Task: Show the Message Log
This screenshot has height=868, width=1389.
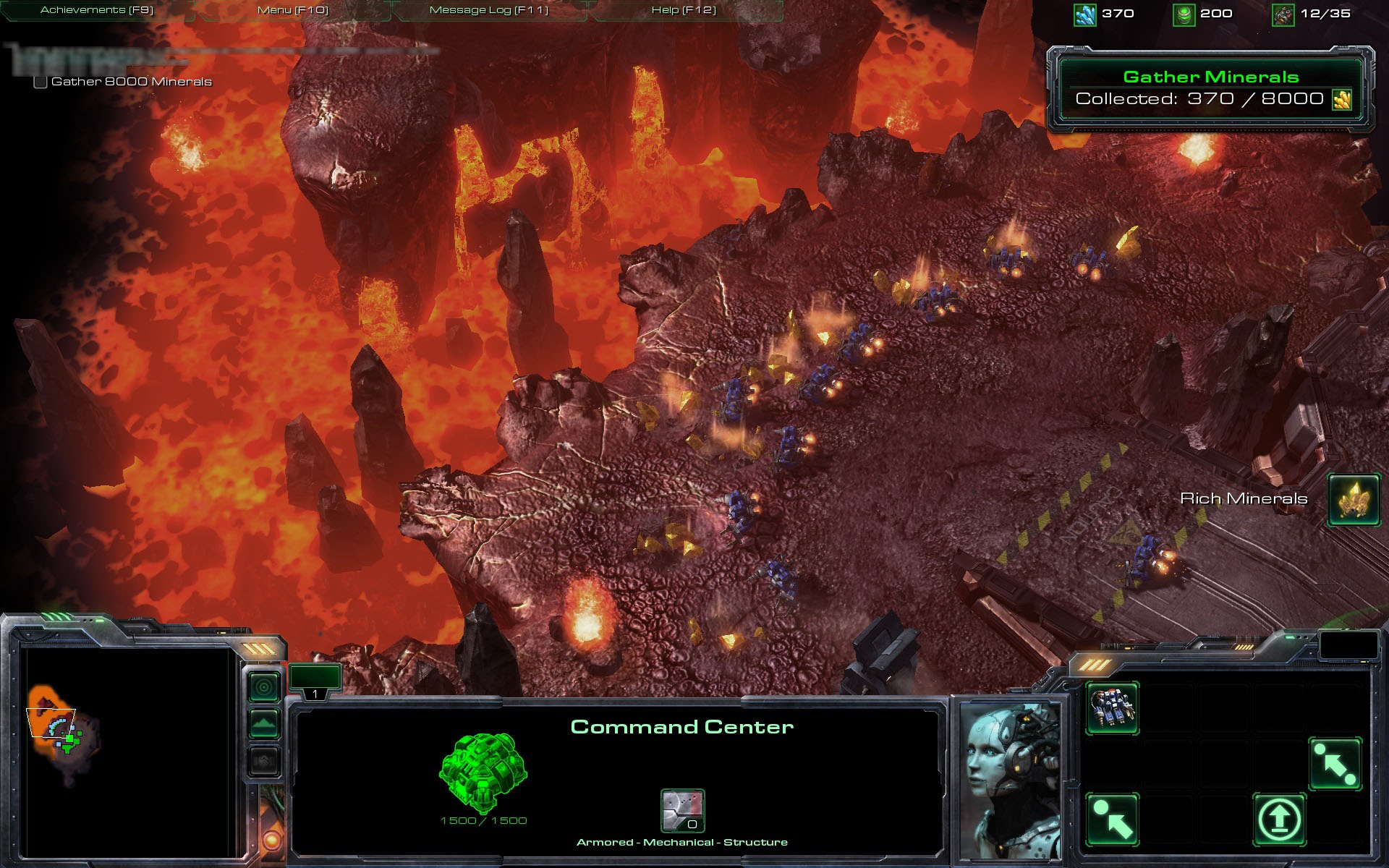Action: [x=488, y=10]
